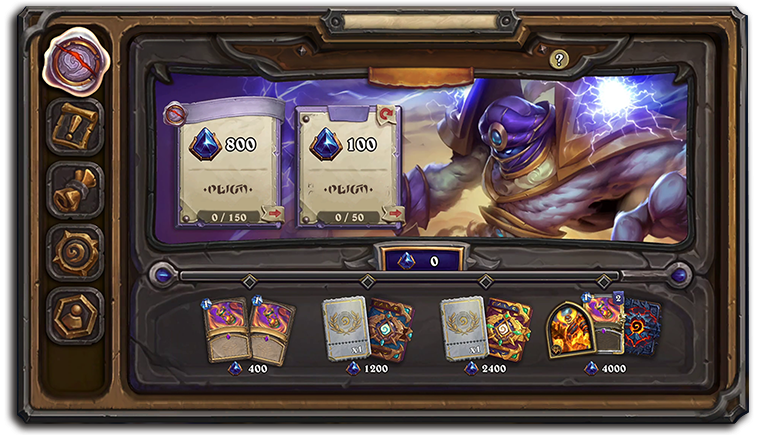View the 4000 point hero reward
This screenshot has width=760, height=435.
[603, 328]
